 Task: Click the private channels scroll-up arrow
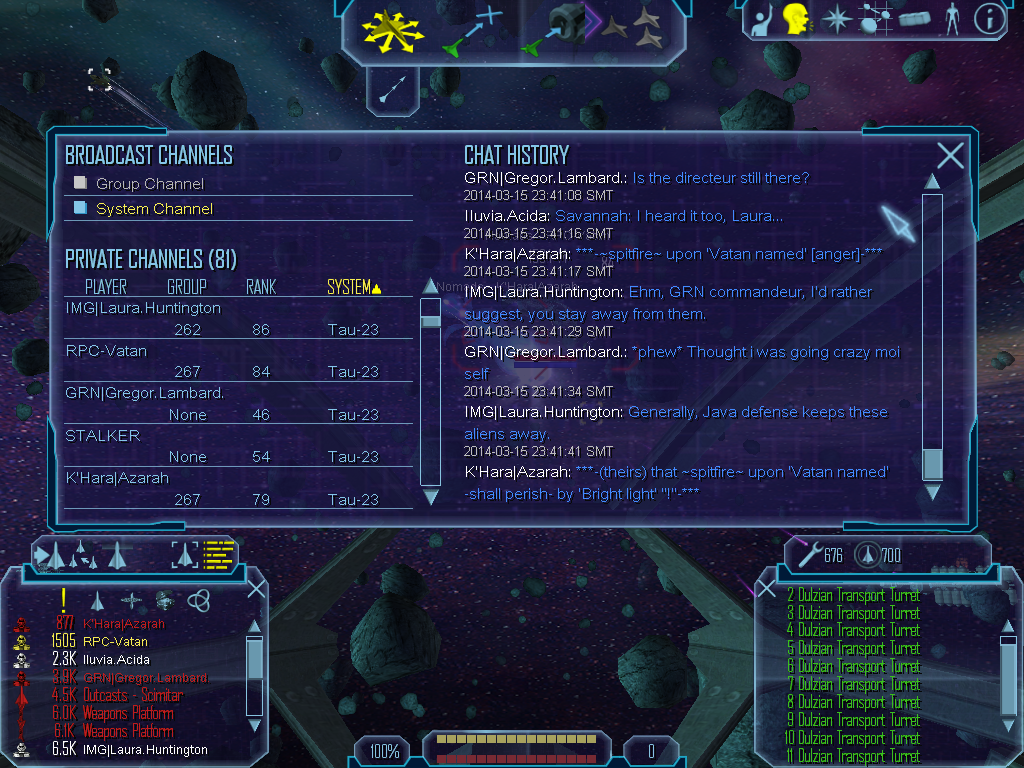(431, 287)
